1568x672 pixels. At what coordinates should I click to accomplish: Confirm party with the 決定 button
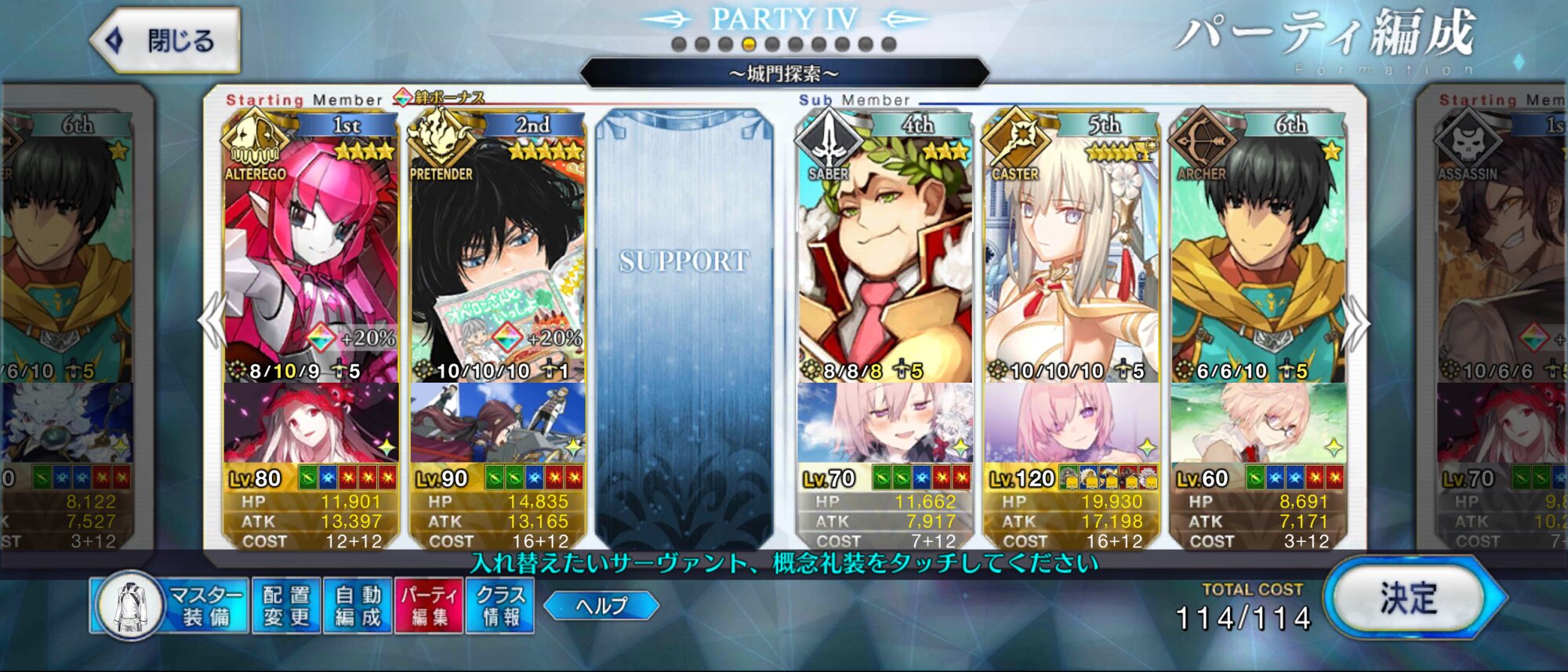pyautogui.click(x=1409, y=600)
